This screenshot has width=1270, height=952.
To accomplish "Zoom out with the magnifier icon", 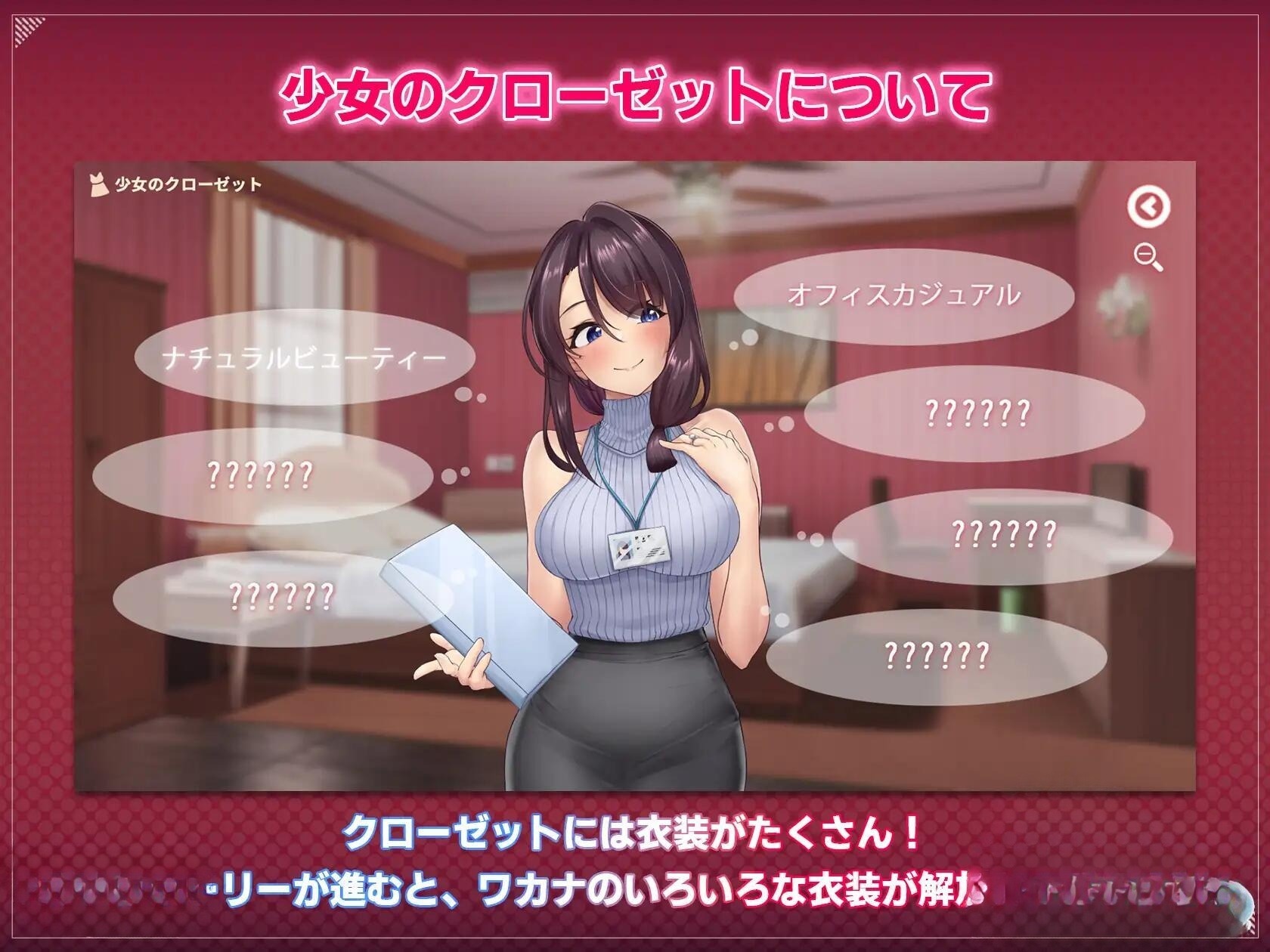I will click(1148, 257).
